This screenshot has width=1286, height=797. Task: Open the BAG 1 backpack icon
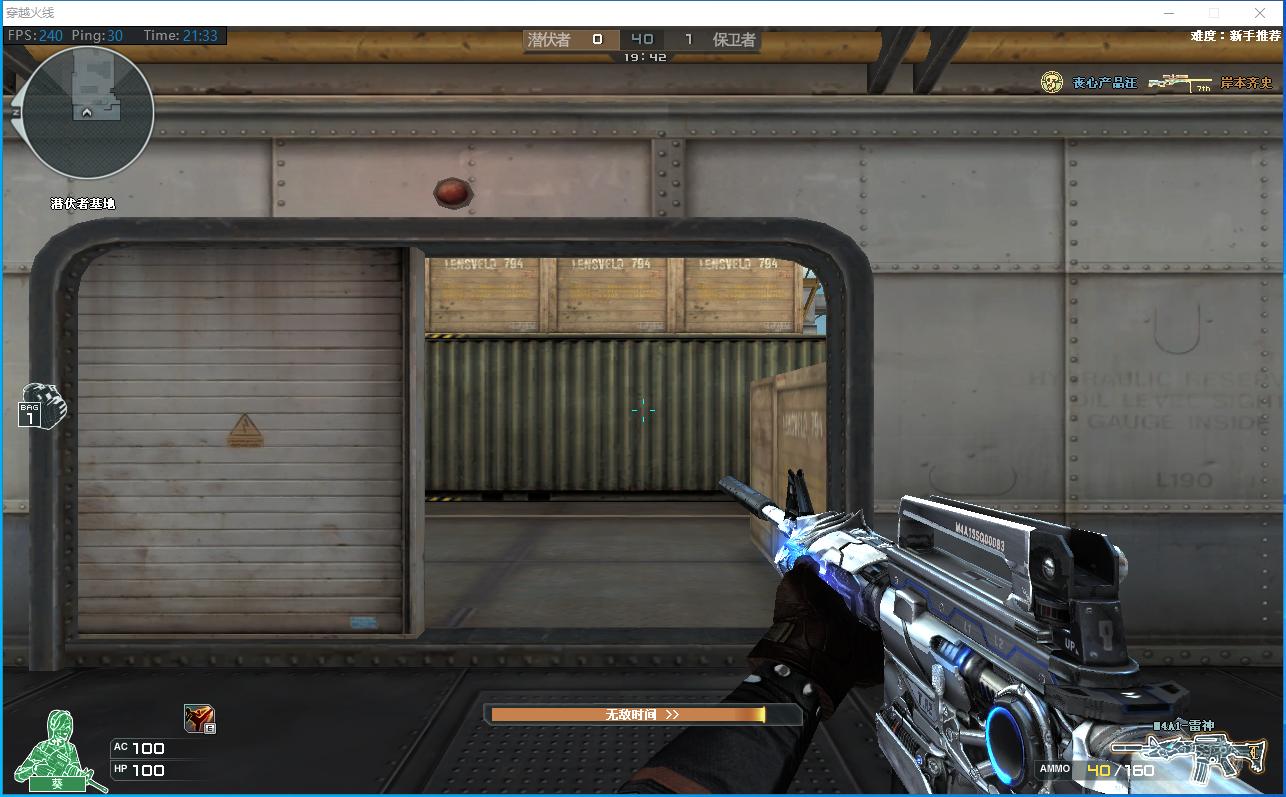[x=40, y=405]
